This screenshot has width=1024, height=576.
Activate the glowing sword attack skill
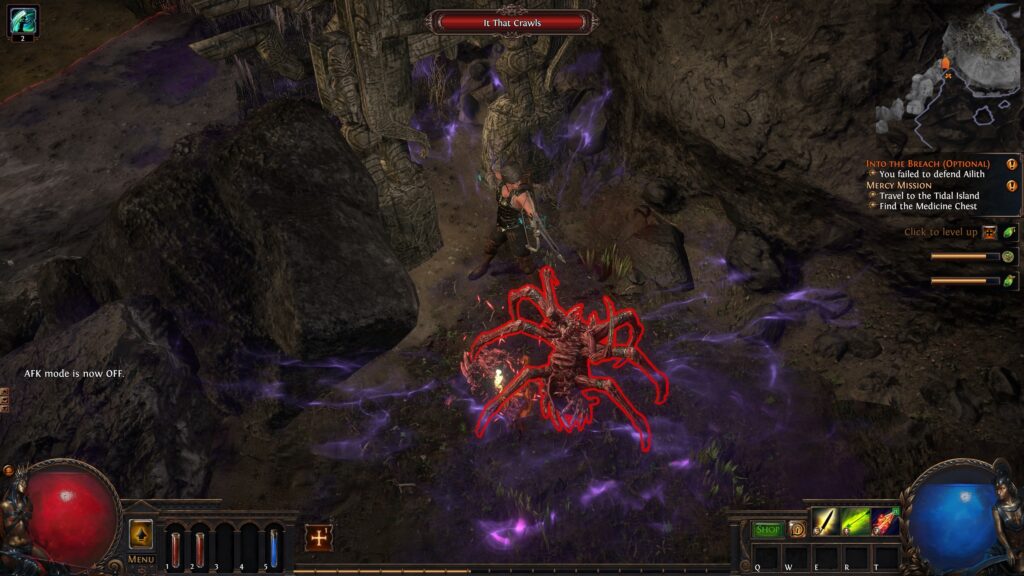(x=825, y=522)
